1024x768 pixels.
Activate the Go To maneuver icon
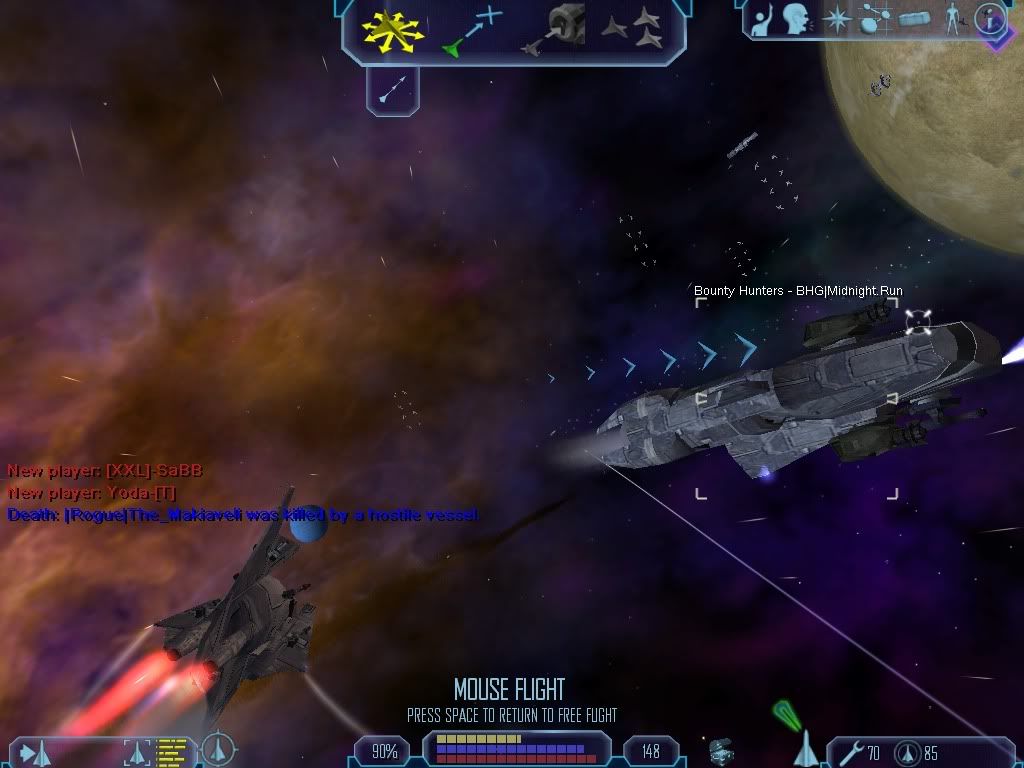coord(470,30)
